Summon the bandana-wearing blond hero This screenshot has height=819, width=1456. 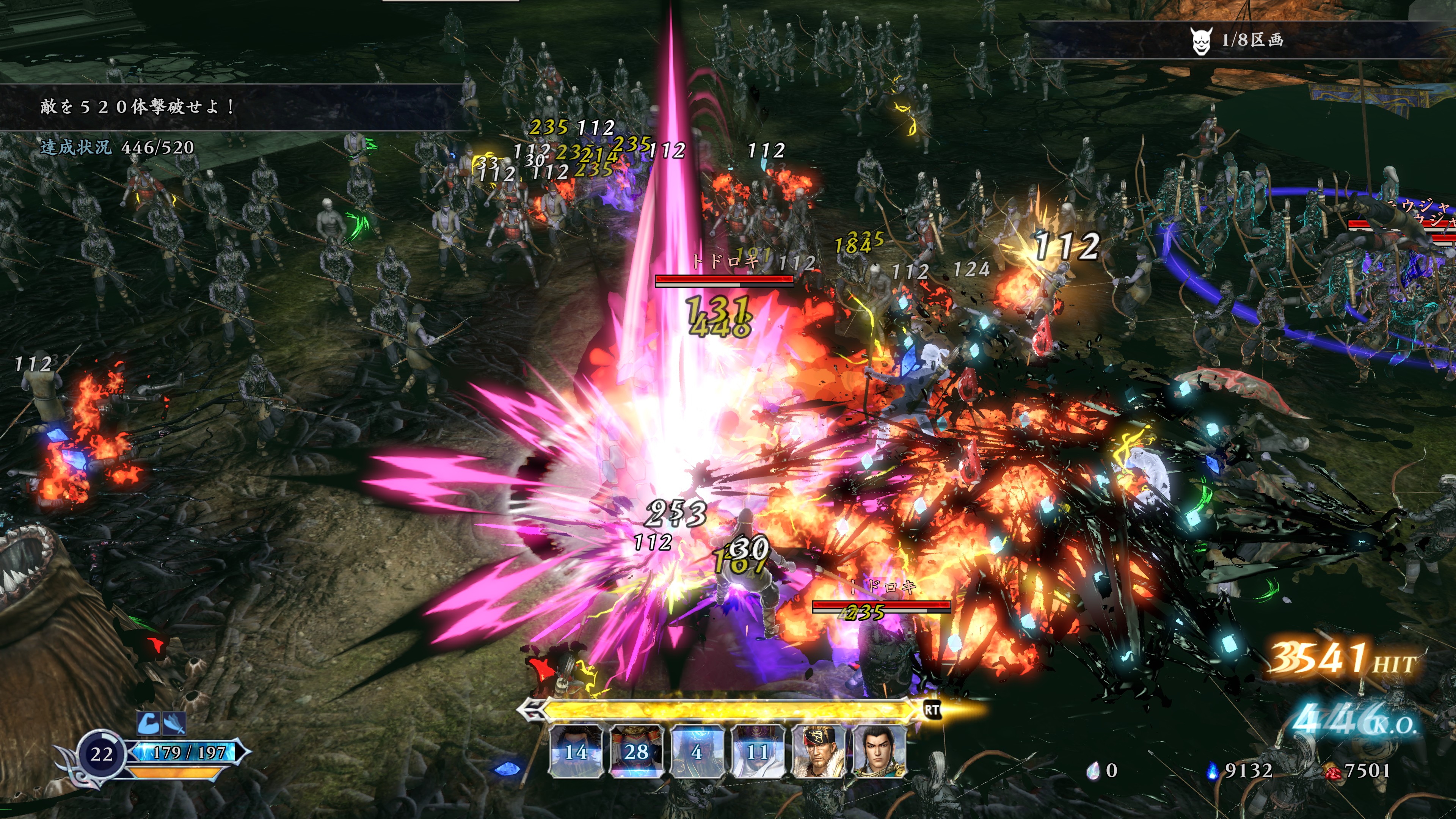point(818,752)
